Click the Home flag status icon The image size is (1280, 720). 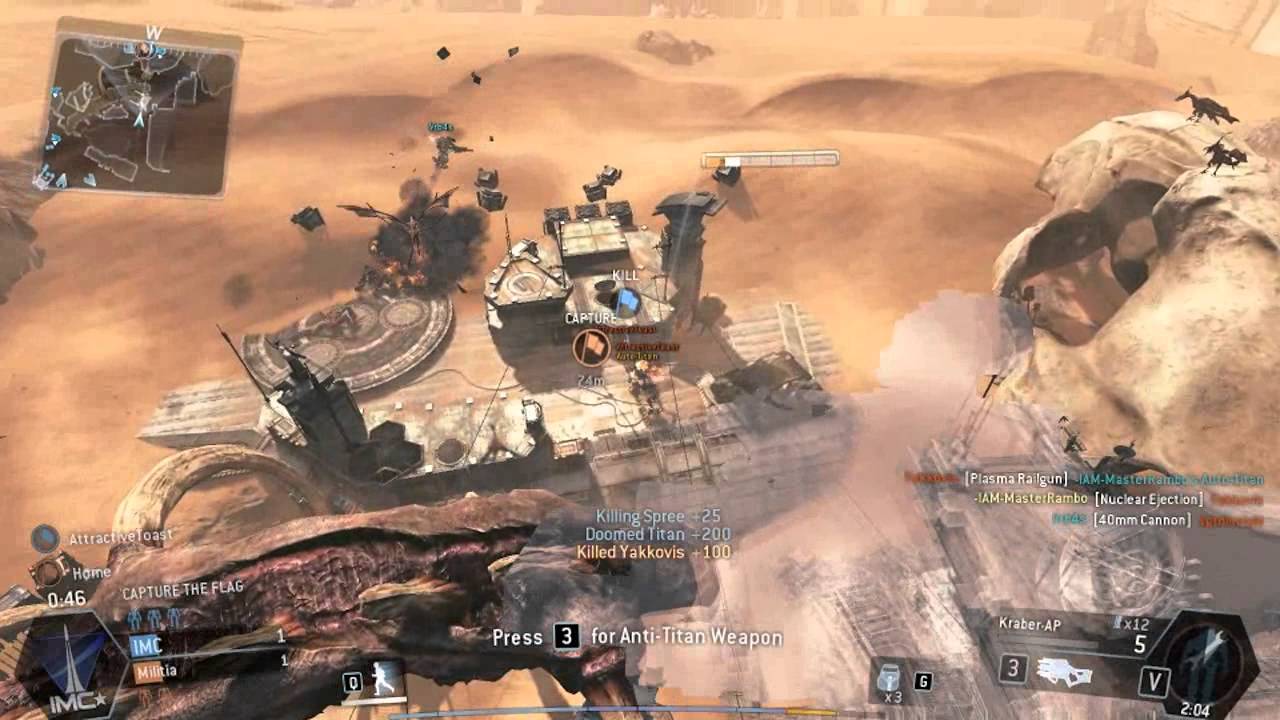click(x=47, y=572)
